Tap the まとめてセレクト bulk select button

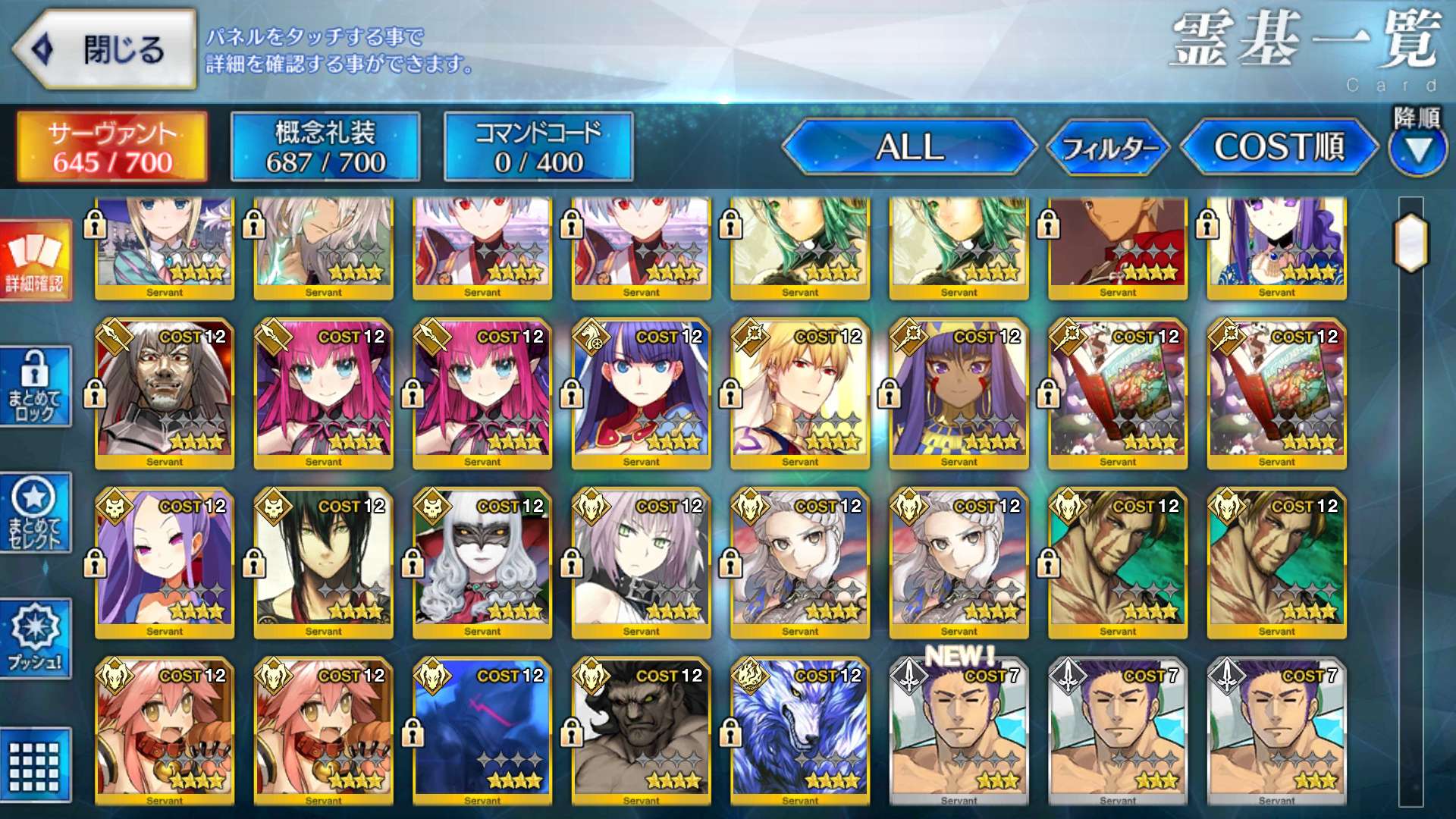[35, 513]
